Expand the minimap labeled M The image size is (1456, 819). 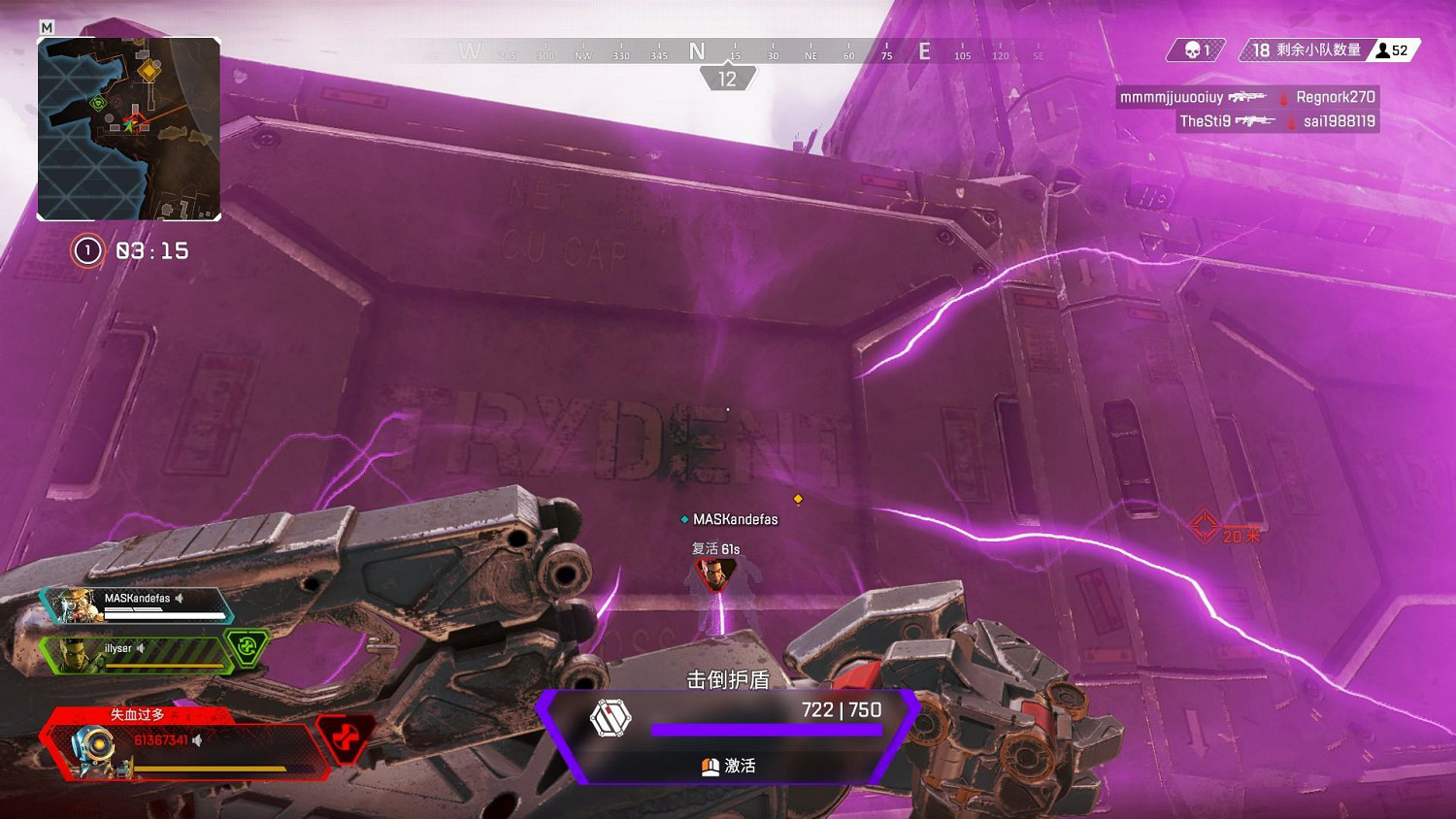click(x=46, y=28)
